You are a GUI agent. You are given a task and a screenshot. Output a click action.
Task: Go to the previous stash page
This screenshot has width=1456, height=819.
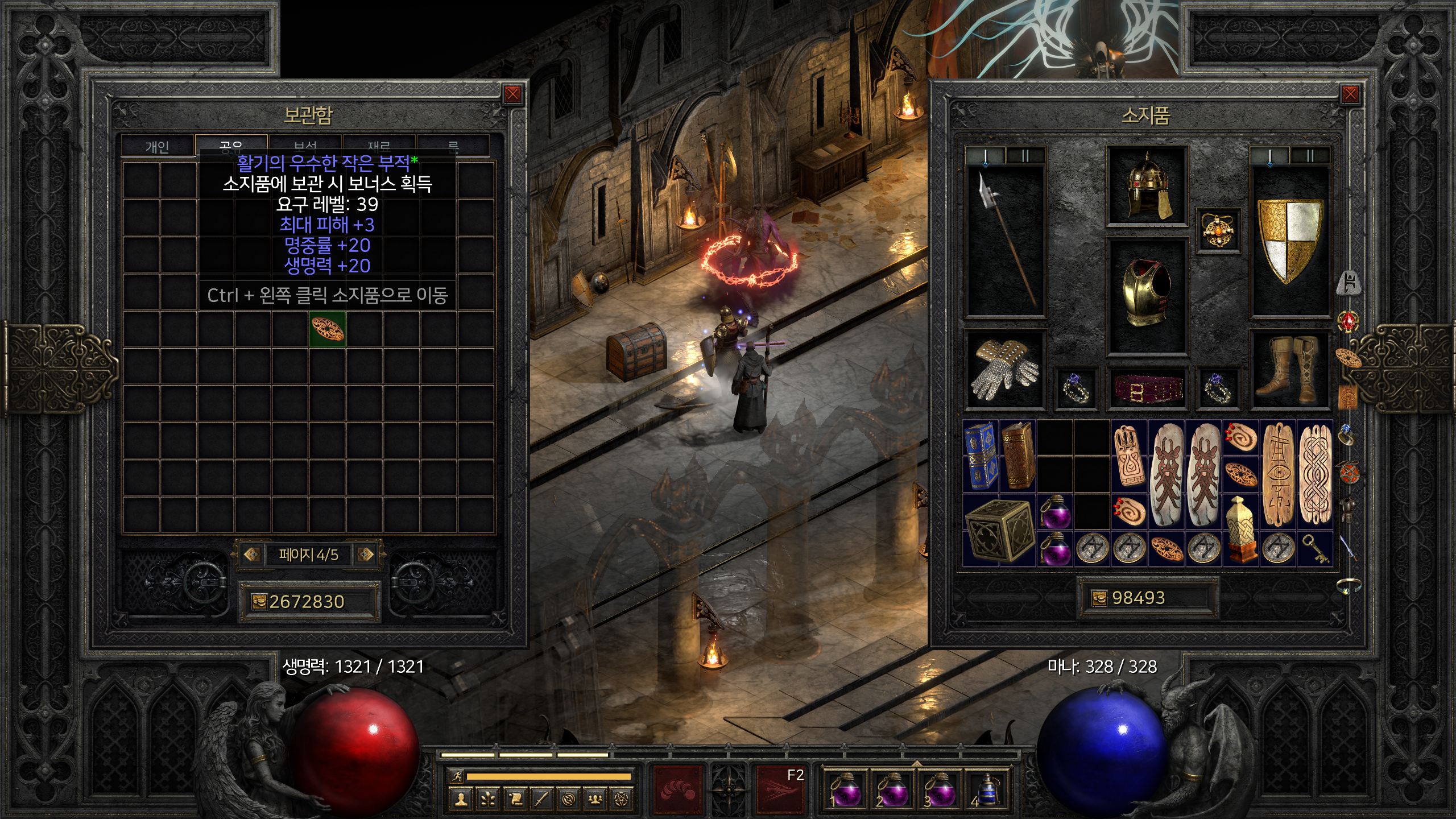click(252, 554)
